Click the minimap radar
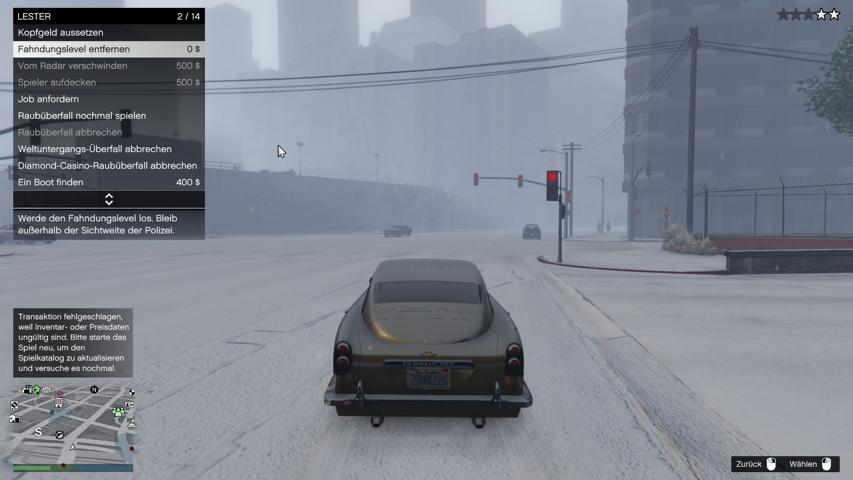This screenshot has width=853, height=480. [x=73, y=426]
